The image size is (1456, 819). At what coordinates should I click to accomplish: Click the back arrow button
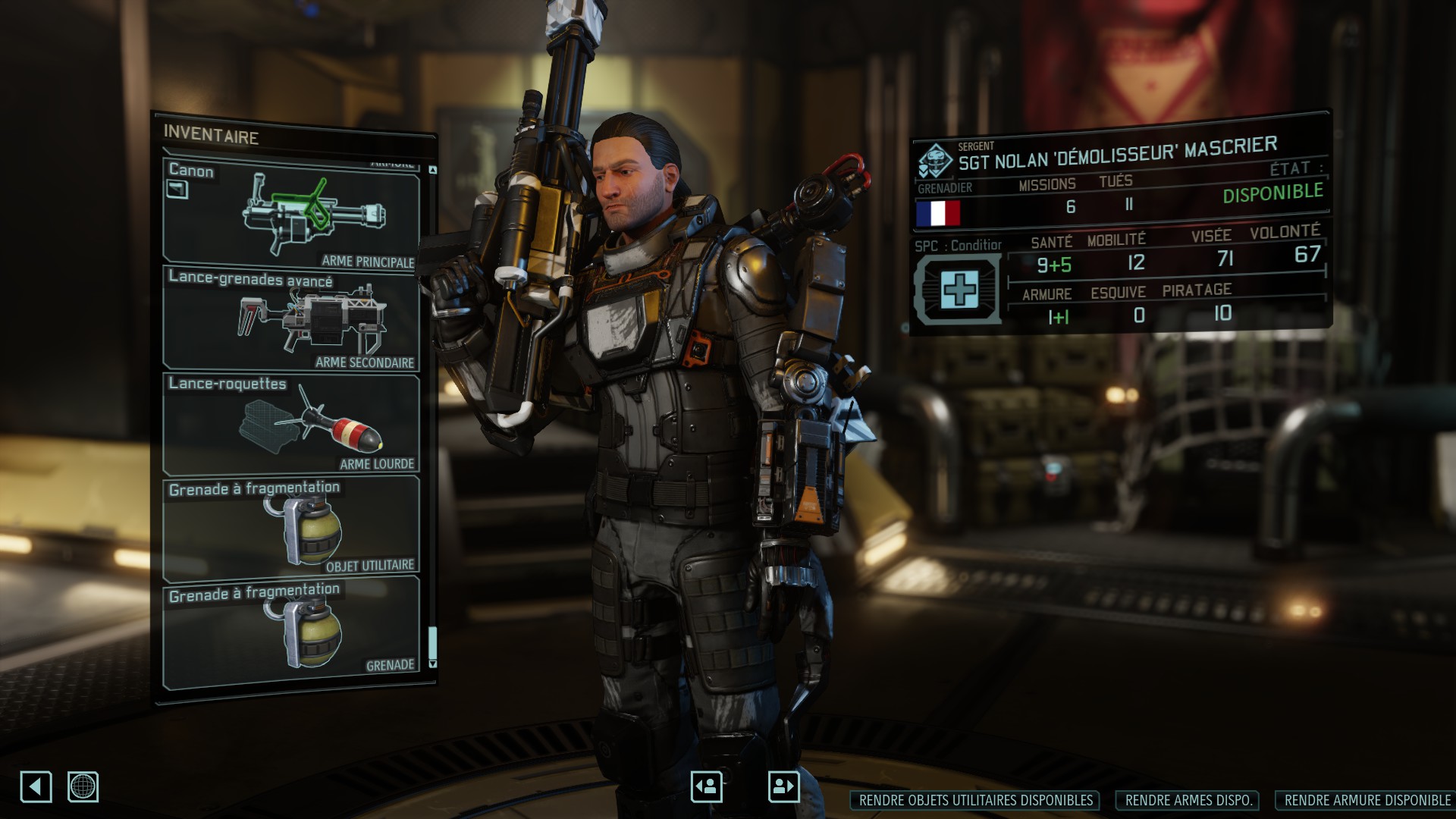36,786
